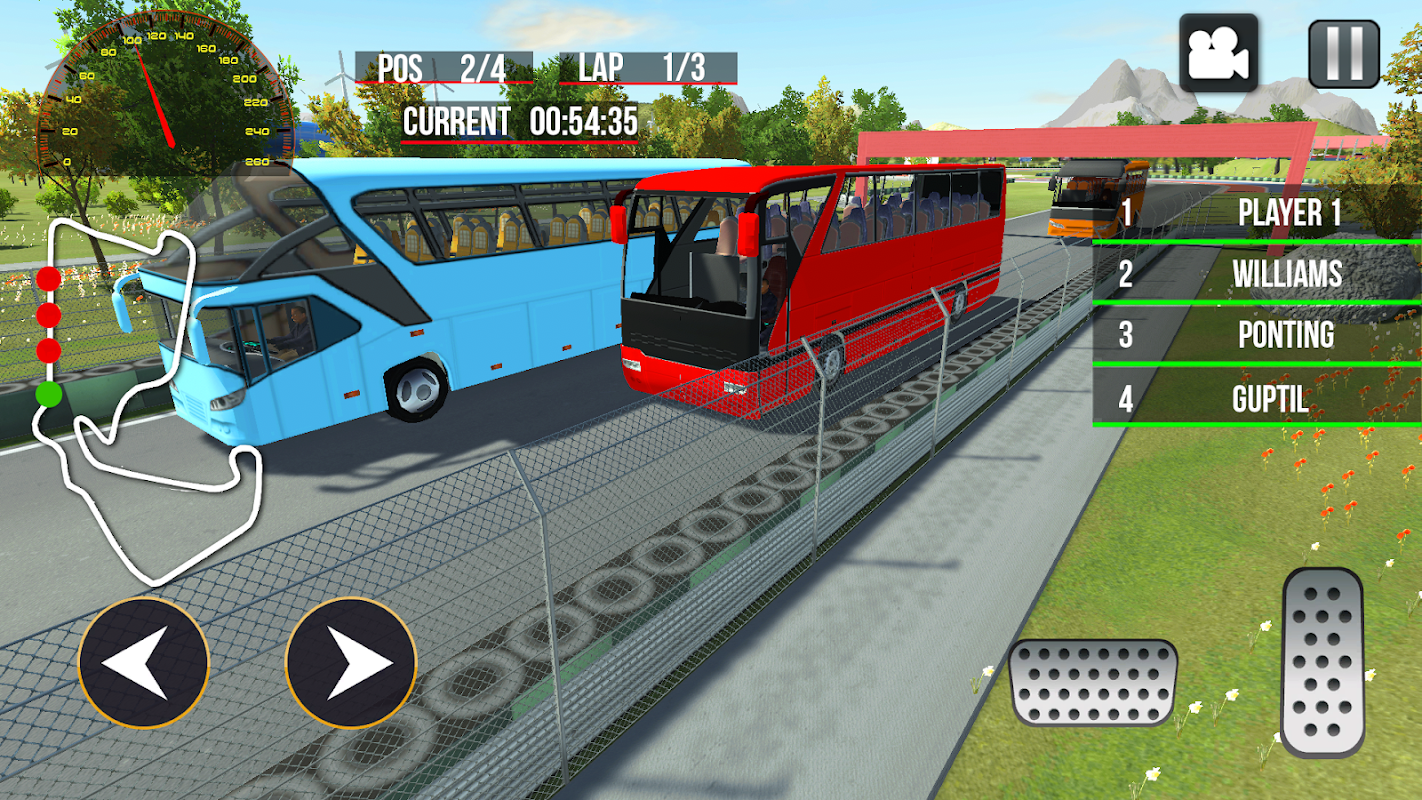Choose the PONTING leaderboard row
The width and height of the screenshot is (1422, 800).
click(x=1257, y=335)
